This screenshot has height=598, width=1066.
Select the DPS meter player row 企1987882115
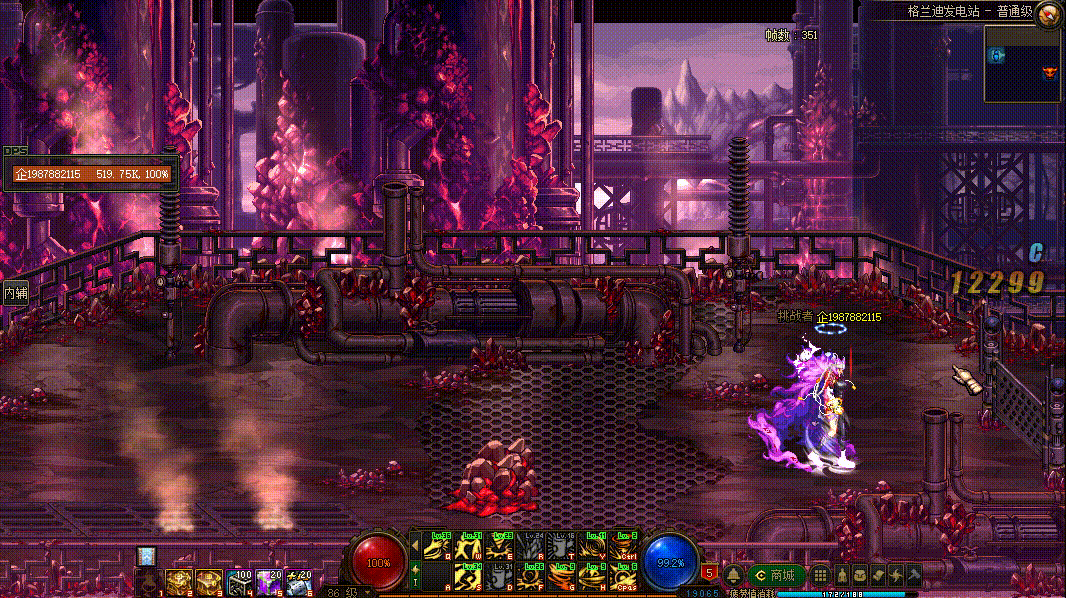coord(91,174)
